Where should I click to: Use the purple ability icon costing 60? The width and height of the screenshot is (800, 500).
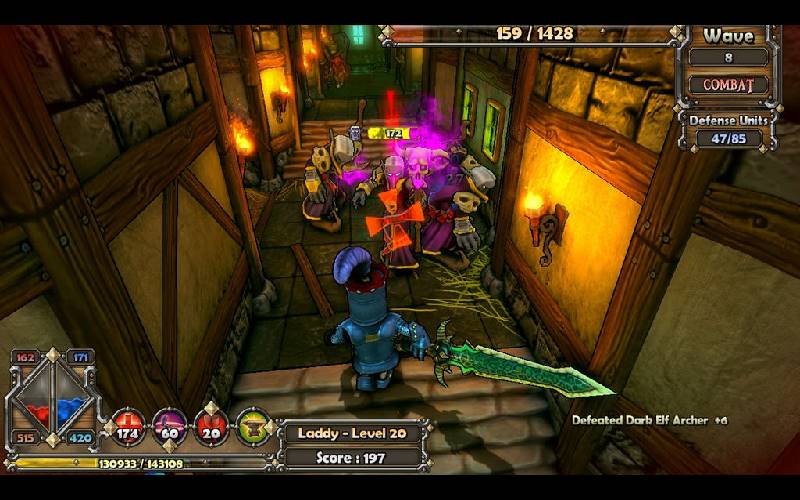tap(170, 427)
